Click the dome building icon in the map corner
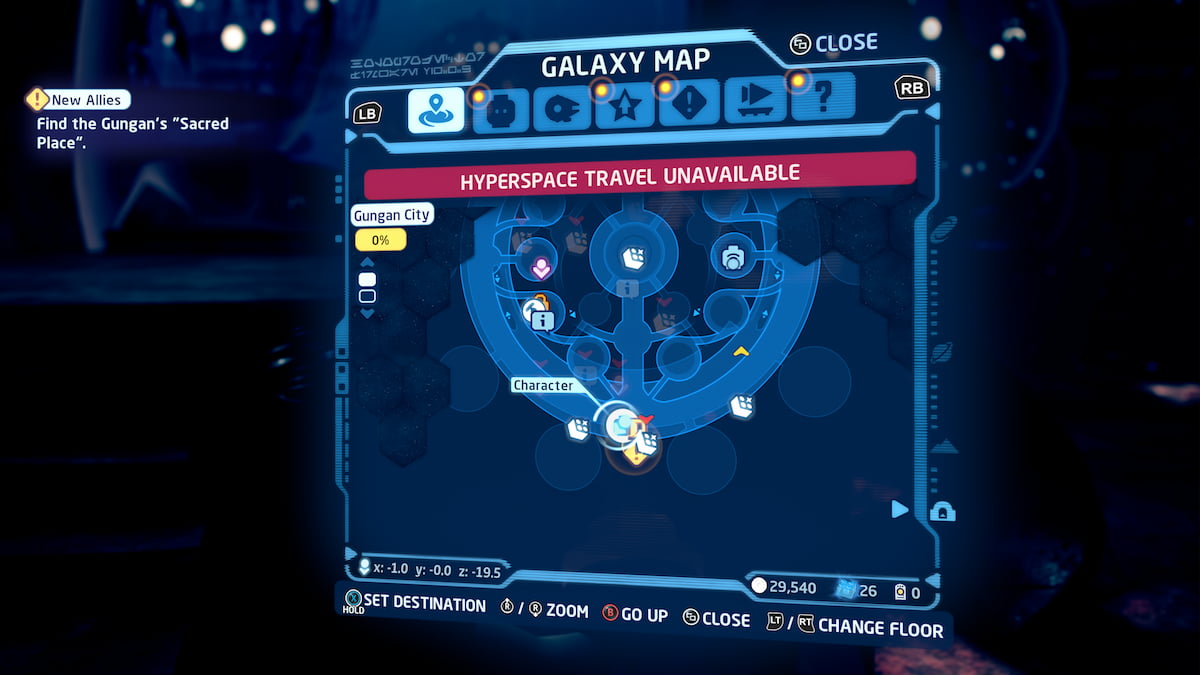 (x=942, y=512)
